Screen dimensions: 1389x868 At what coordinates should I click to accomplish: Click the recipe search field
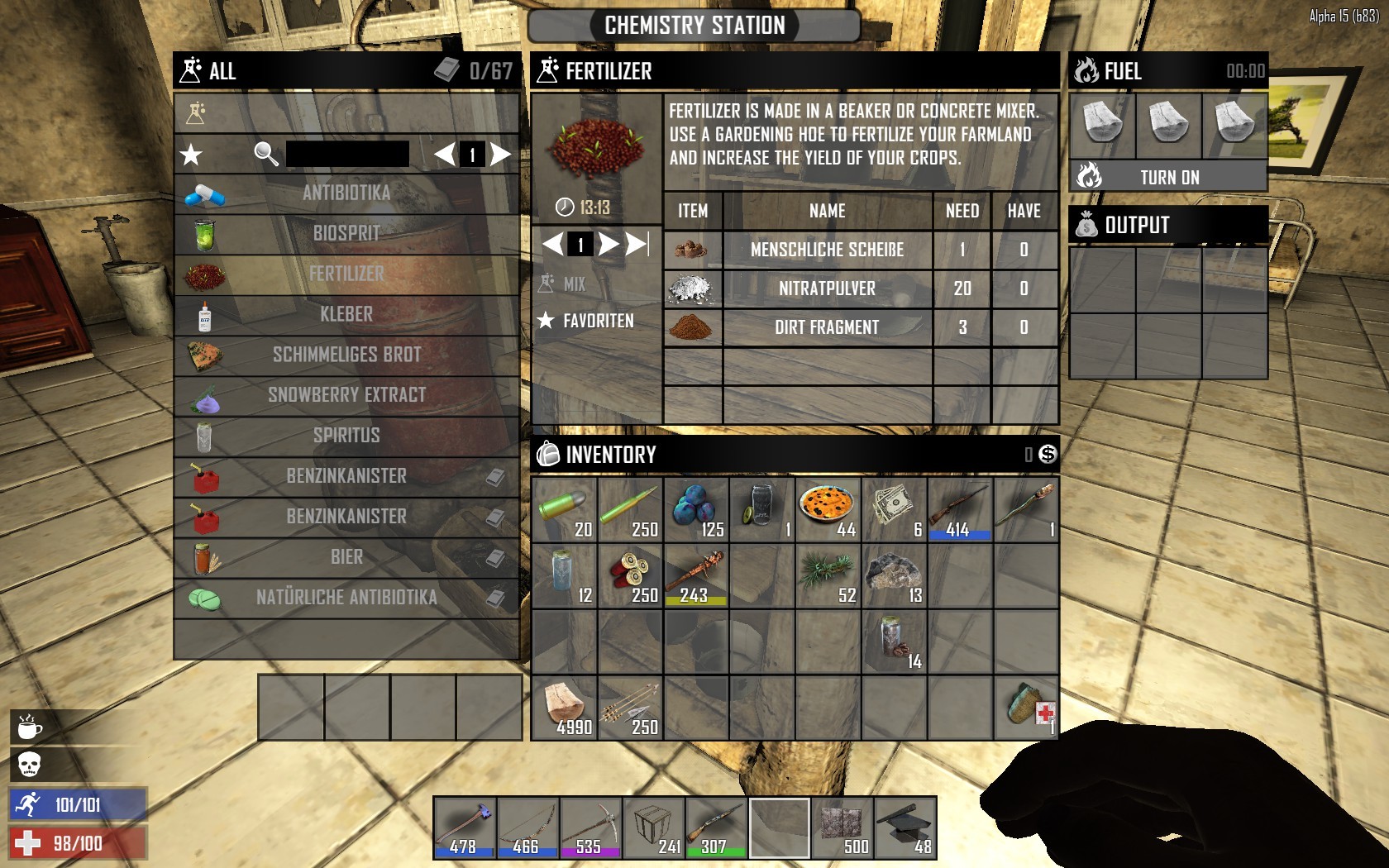pyautogui.click(x=347, y=154)
